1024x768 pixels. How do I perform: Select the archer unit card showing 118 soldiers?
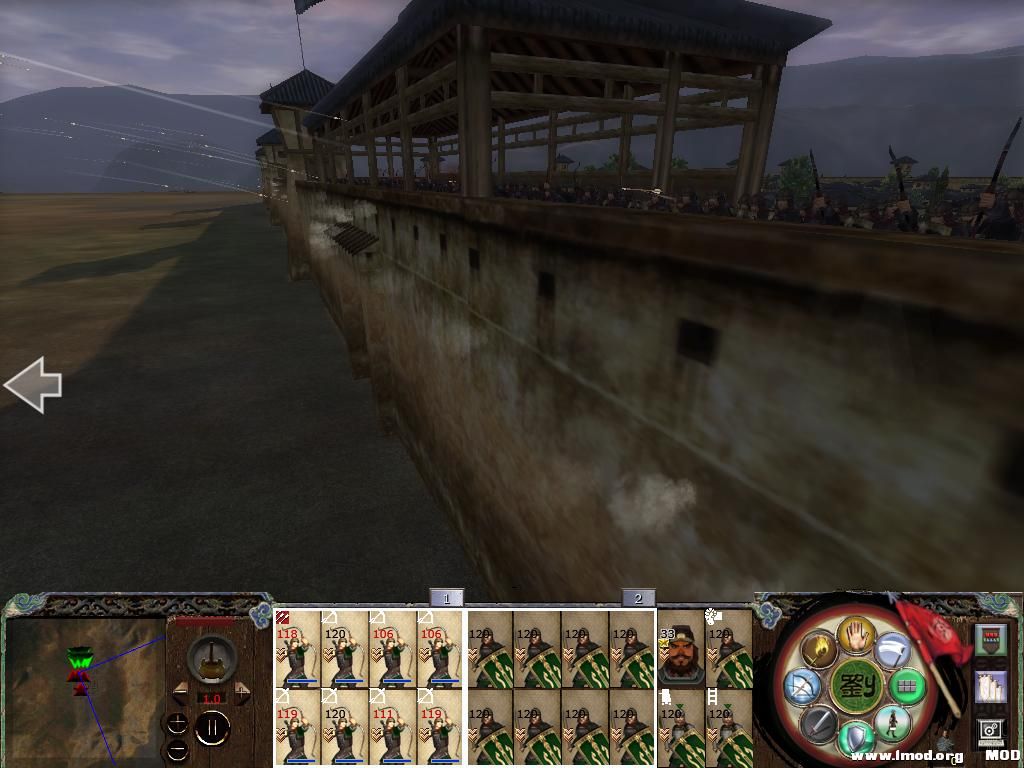tap(297, 649)
